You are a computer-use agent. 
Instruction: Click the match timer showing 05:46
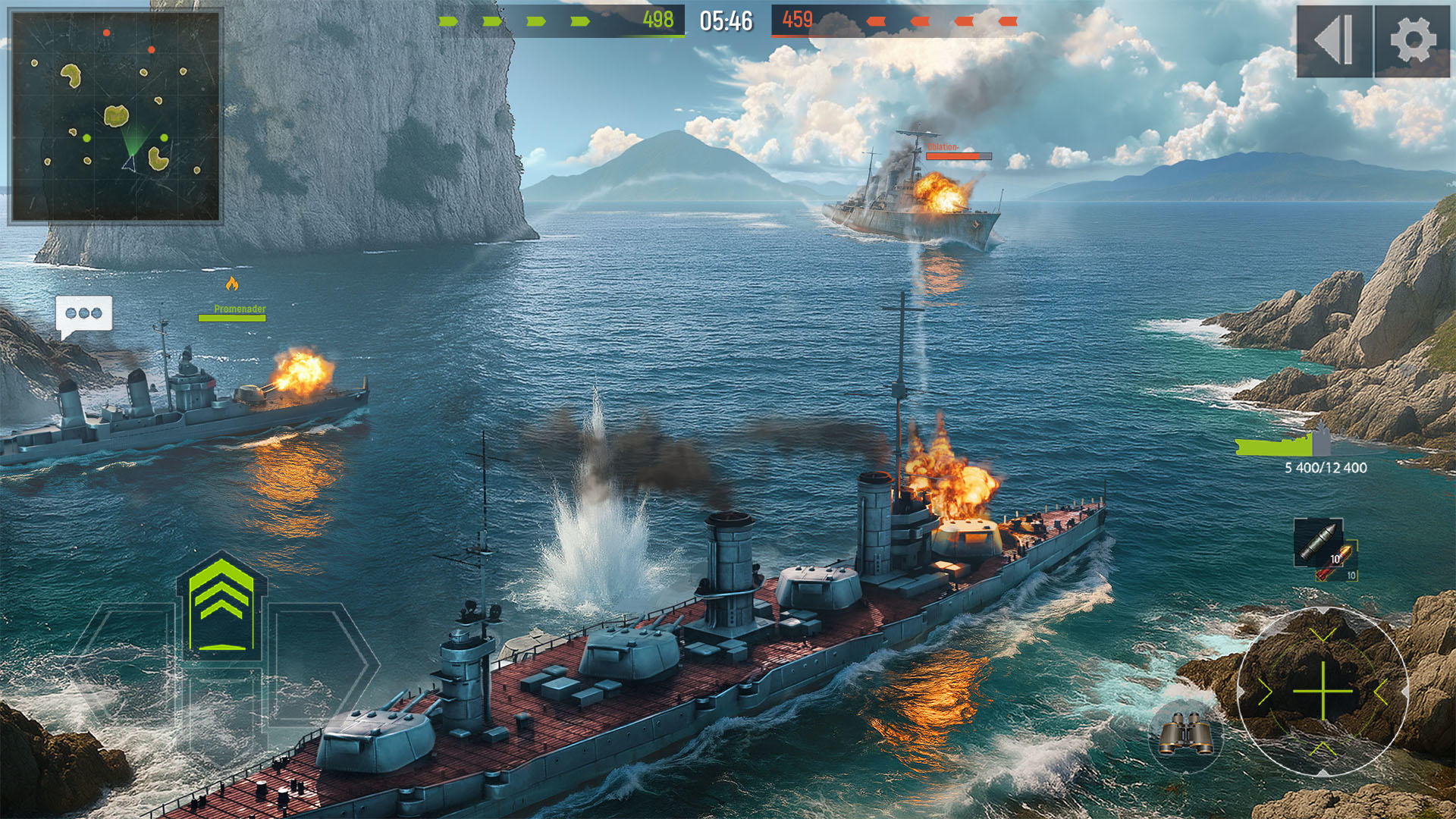click(x=723, y=21)
